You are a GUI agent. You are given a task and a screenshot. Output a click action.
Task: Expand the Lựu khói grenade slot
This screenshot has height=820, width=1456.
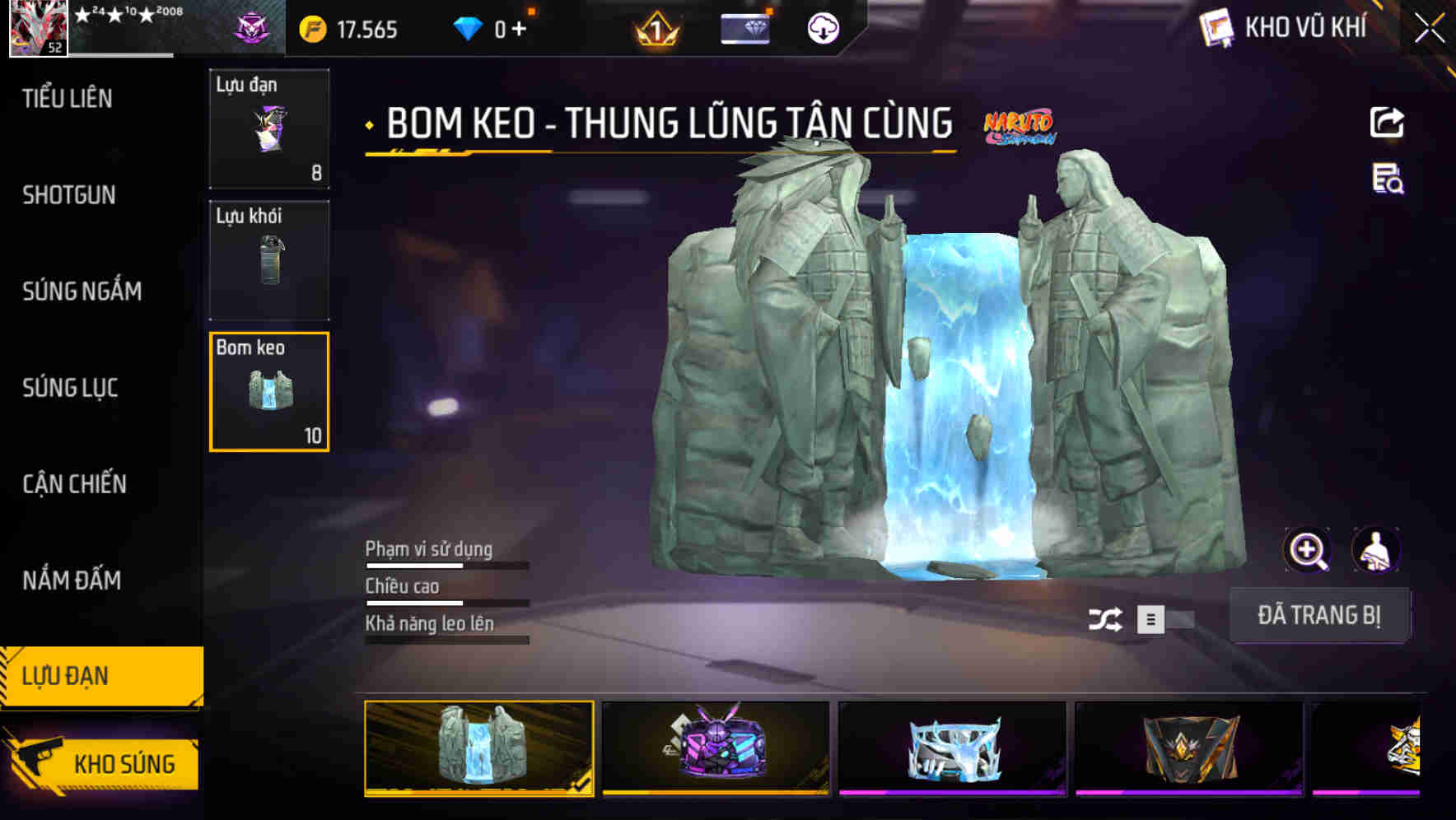268,260
